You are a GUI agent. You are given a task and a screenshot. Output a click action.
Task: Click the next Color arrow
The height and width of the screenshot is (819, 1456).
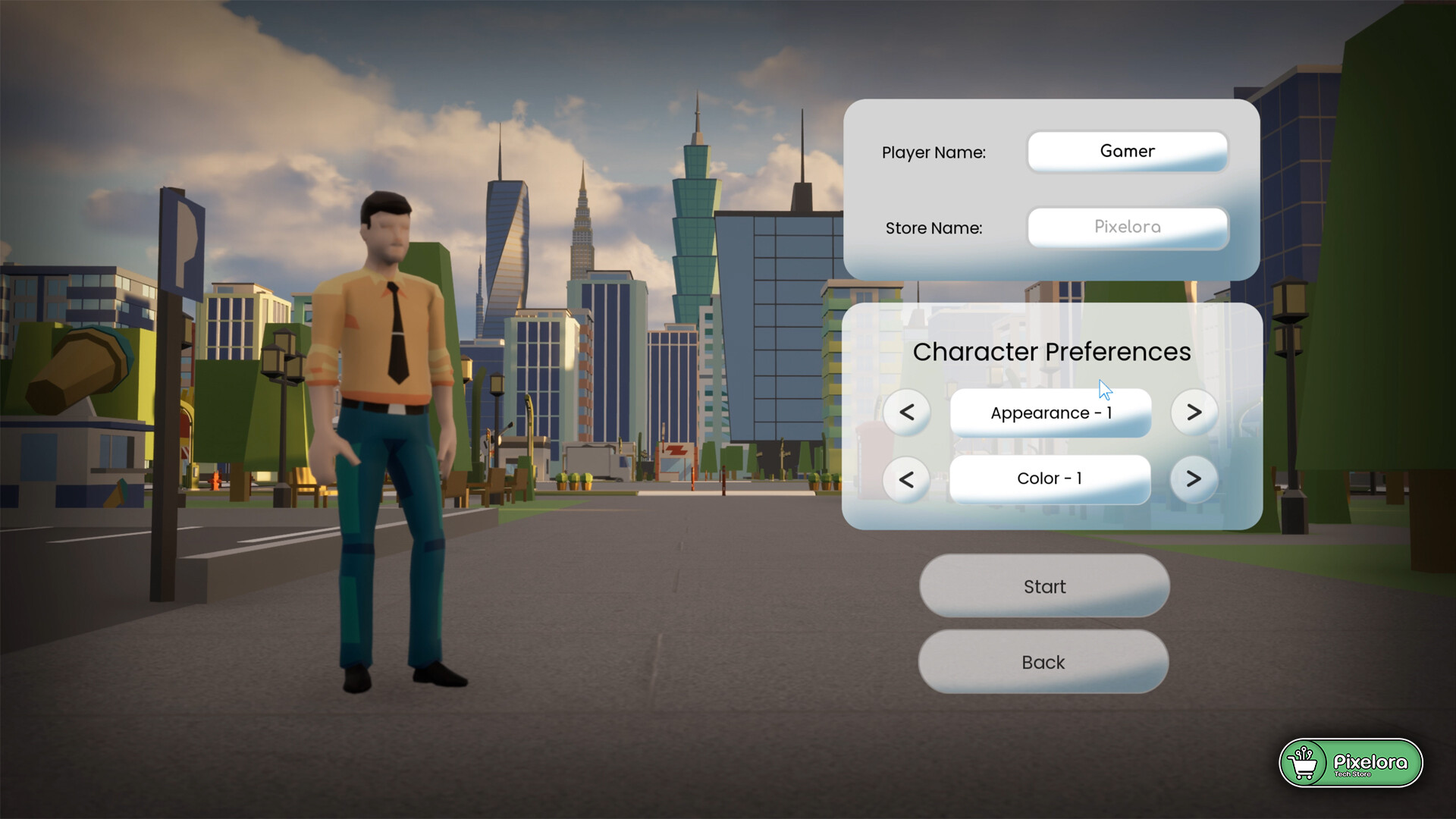[1194, 479]
